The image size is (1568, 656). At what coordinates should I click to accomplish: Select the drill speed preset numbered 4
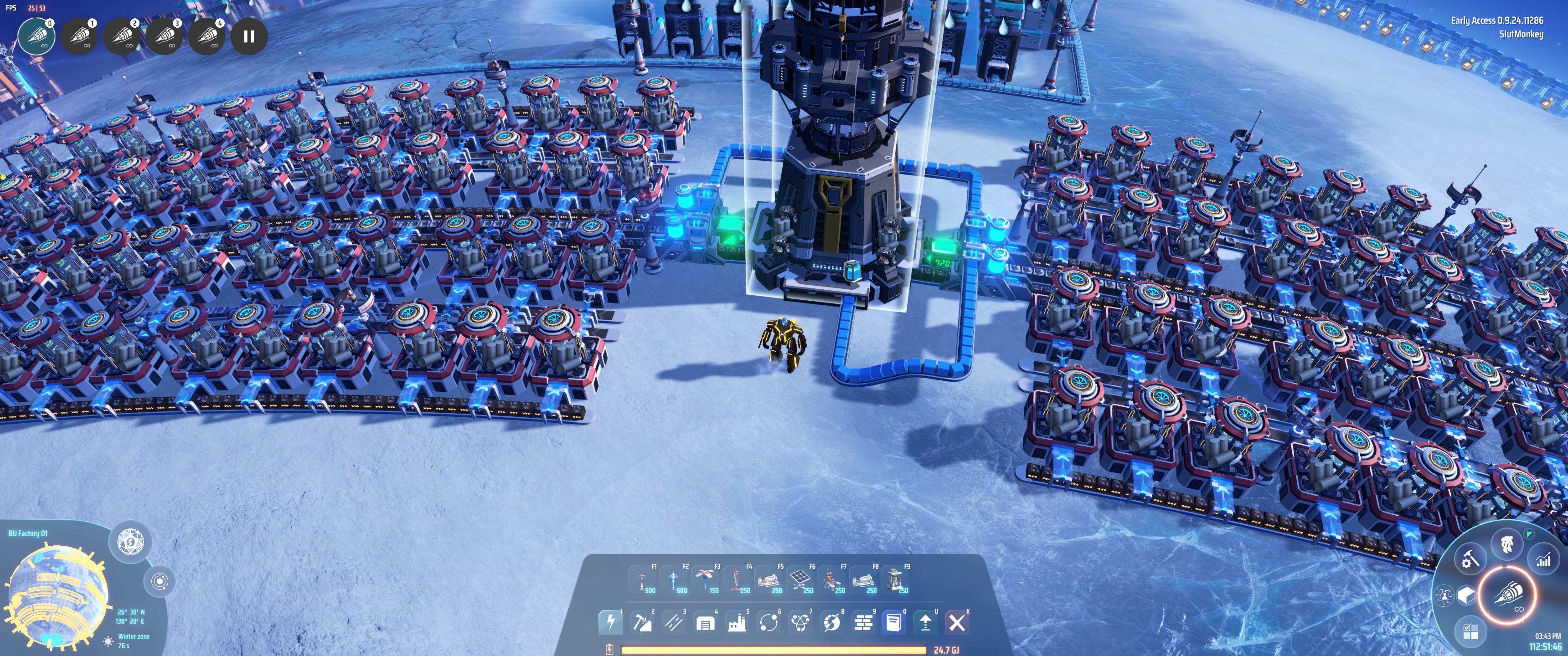pyautogui.click(x=207, y=36)
